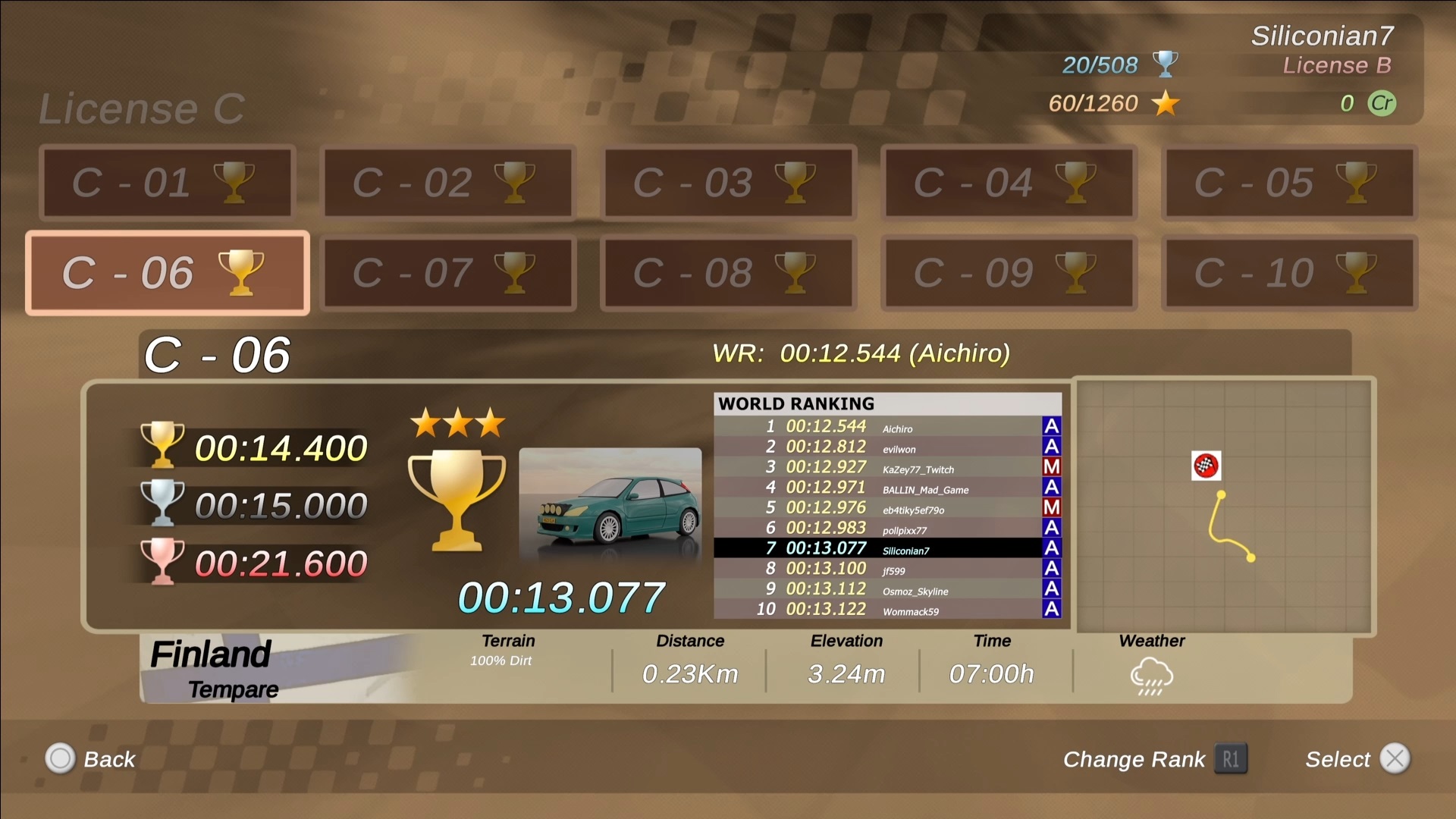Go back using the Back option

(90, 759)
